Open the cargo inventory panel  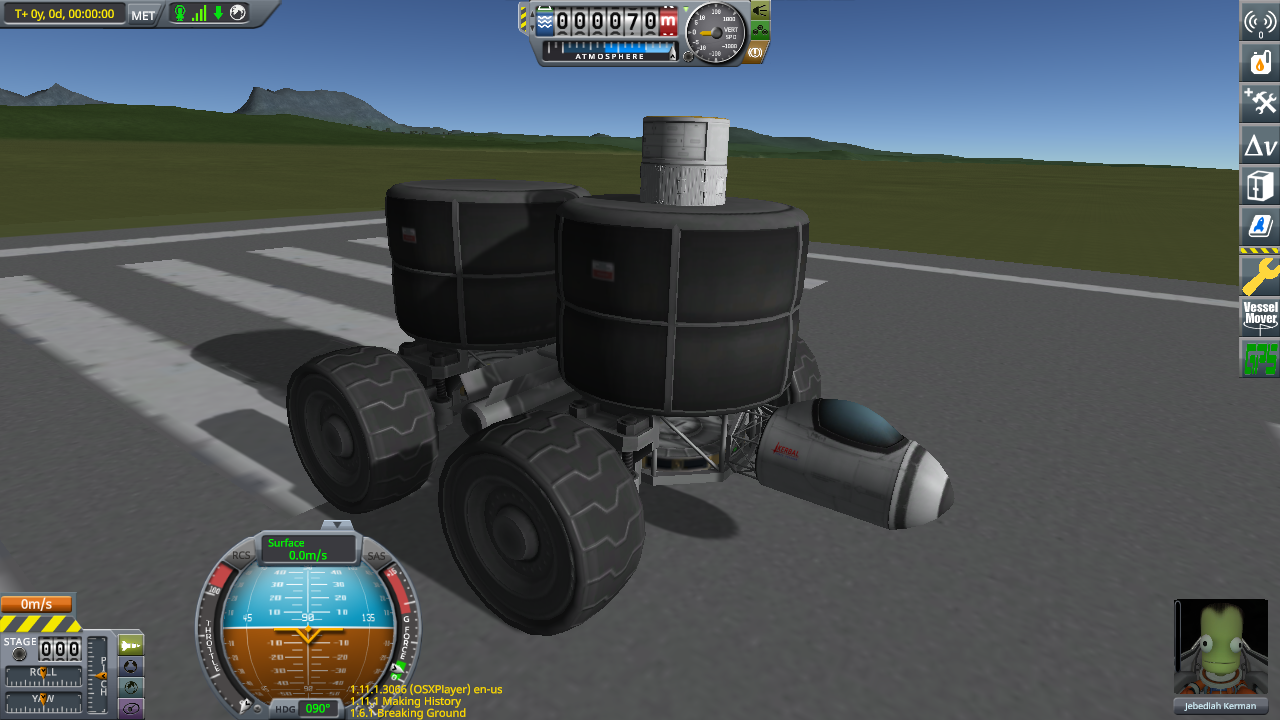click(x=1259, y=185)
